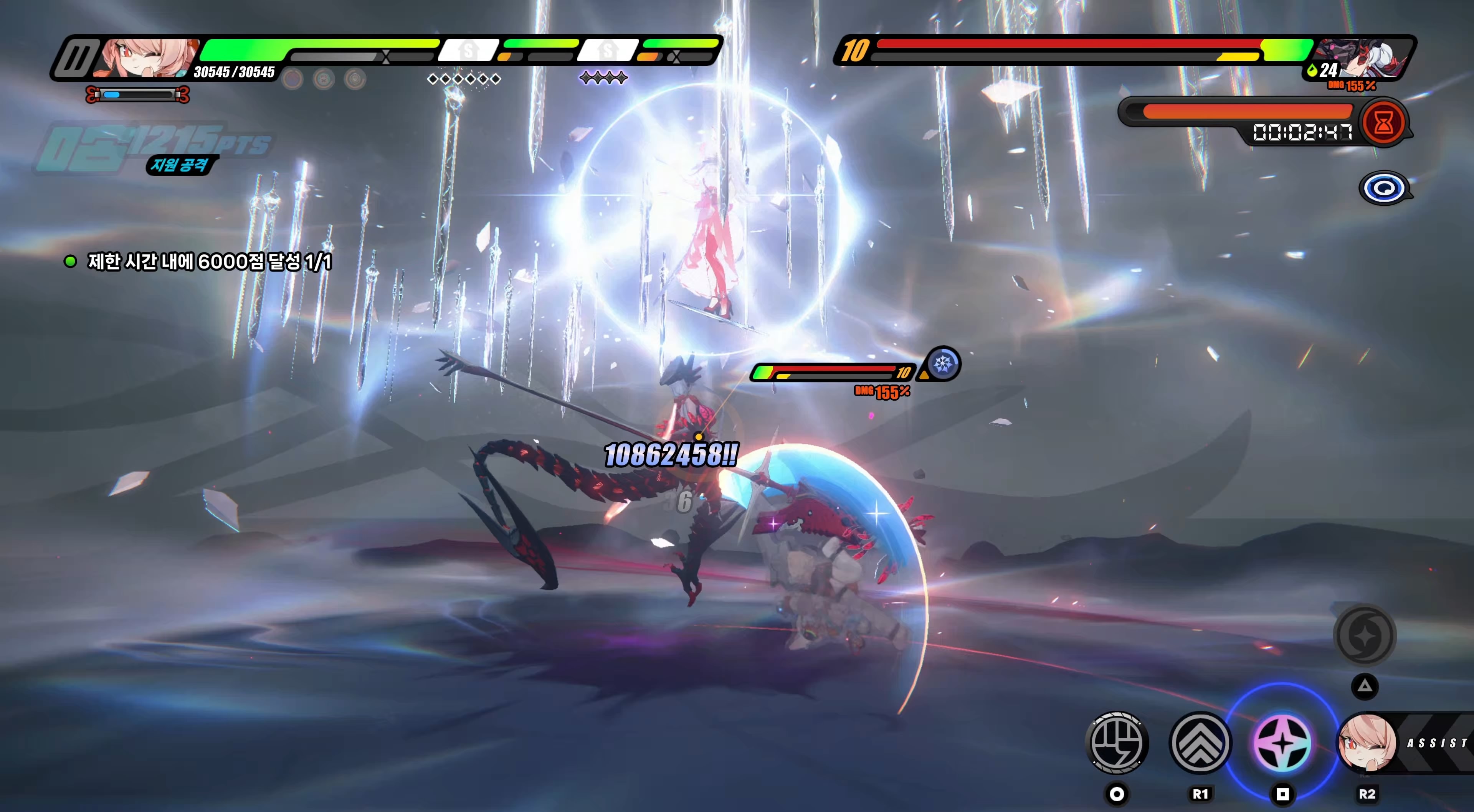1474x812 pixels.
Task: Activate the double-chevron evade button
Action: [x=1200, y=743]
